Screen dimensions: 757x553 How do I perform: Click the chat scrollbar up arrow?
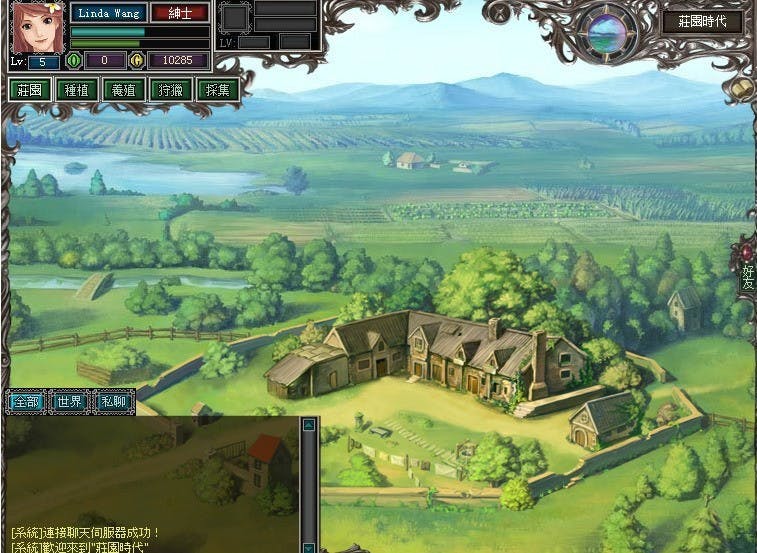coord(309,425)
